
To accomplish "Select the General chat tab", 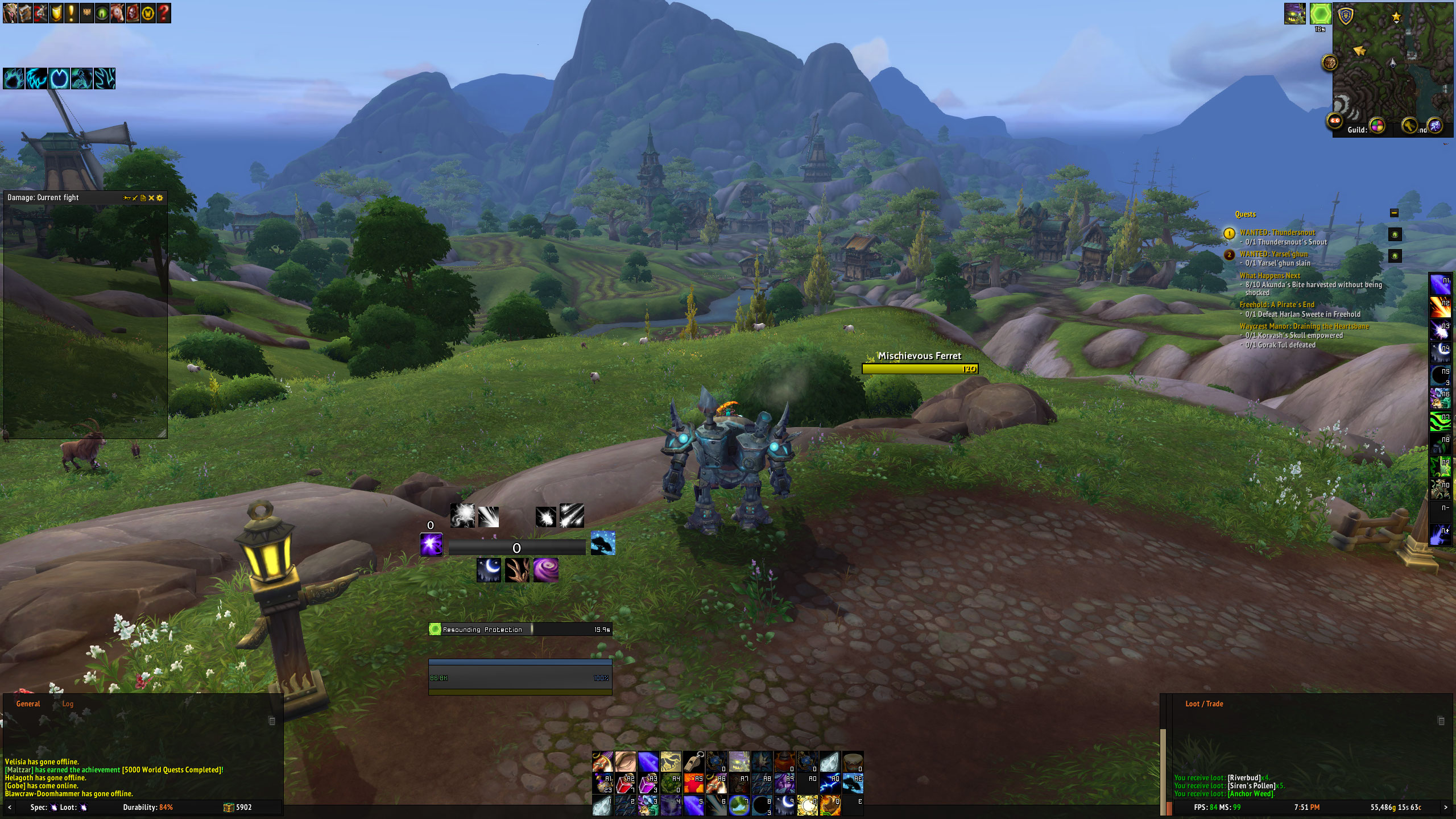I will [x=28, y=704].
